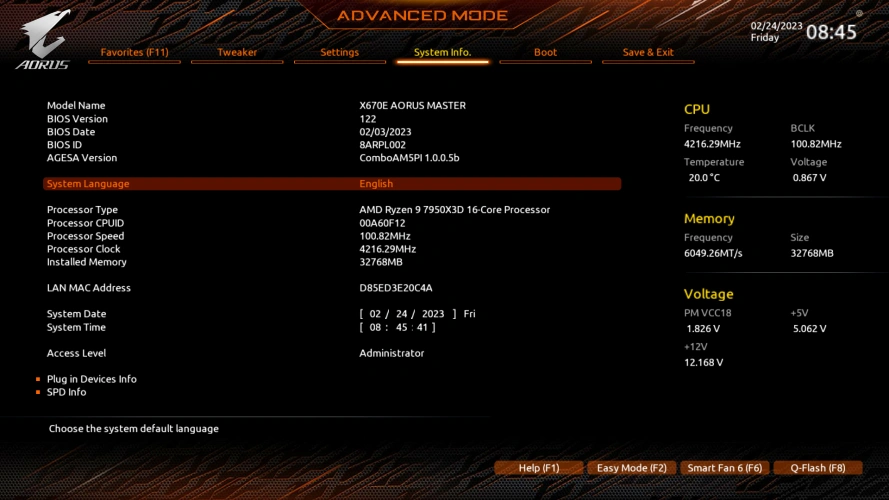Switch to Easy Mode (F2)

631,468
